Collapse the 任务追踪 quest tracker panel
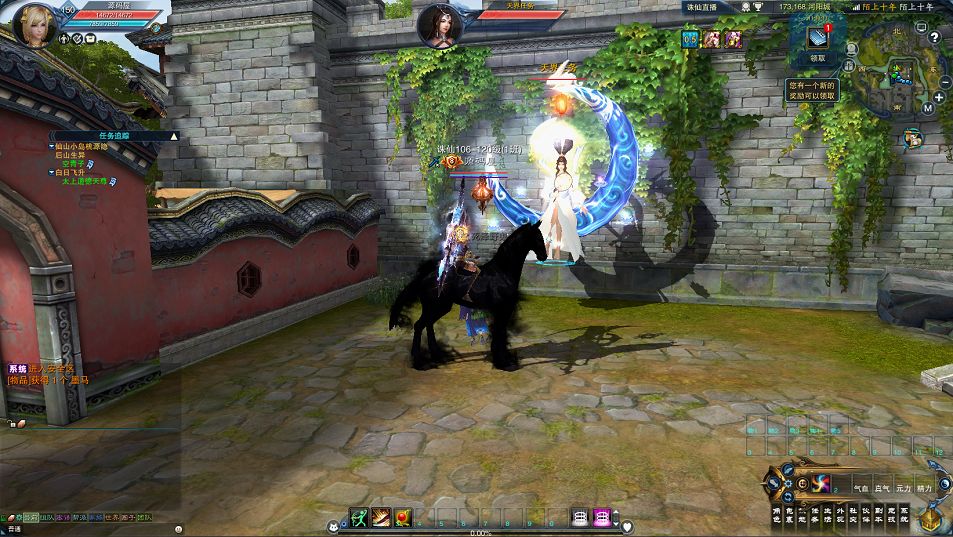Image resolution: width=953 pixels, height=537 pixels. [x=173, y=135]
